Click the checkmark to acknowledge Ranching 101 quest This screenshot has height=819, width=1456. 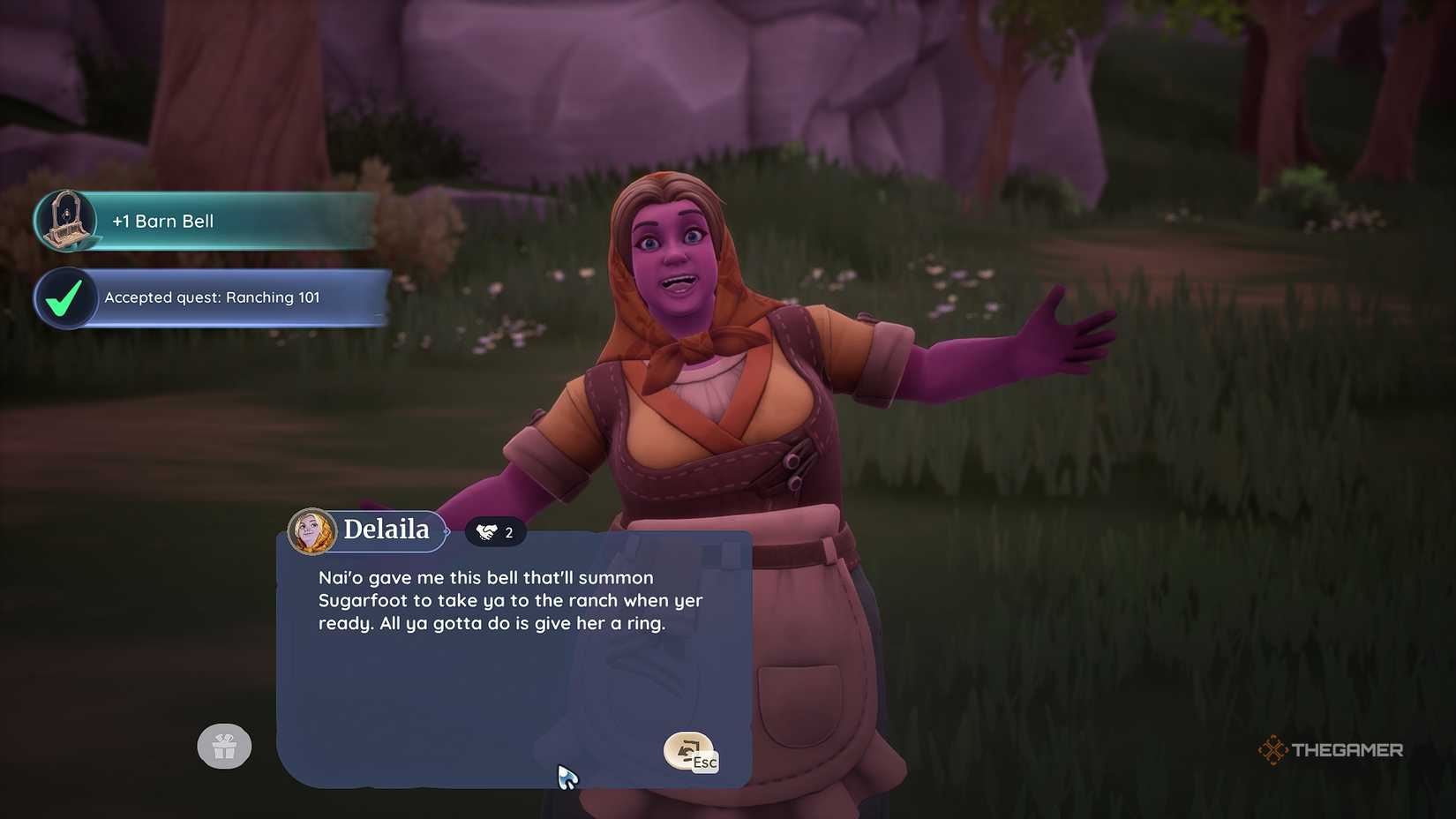[x=65, y=297]
